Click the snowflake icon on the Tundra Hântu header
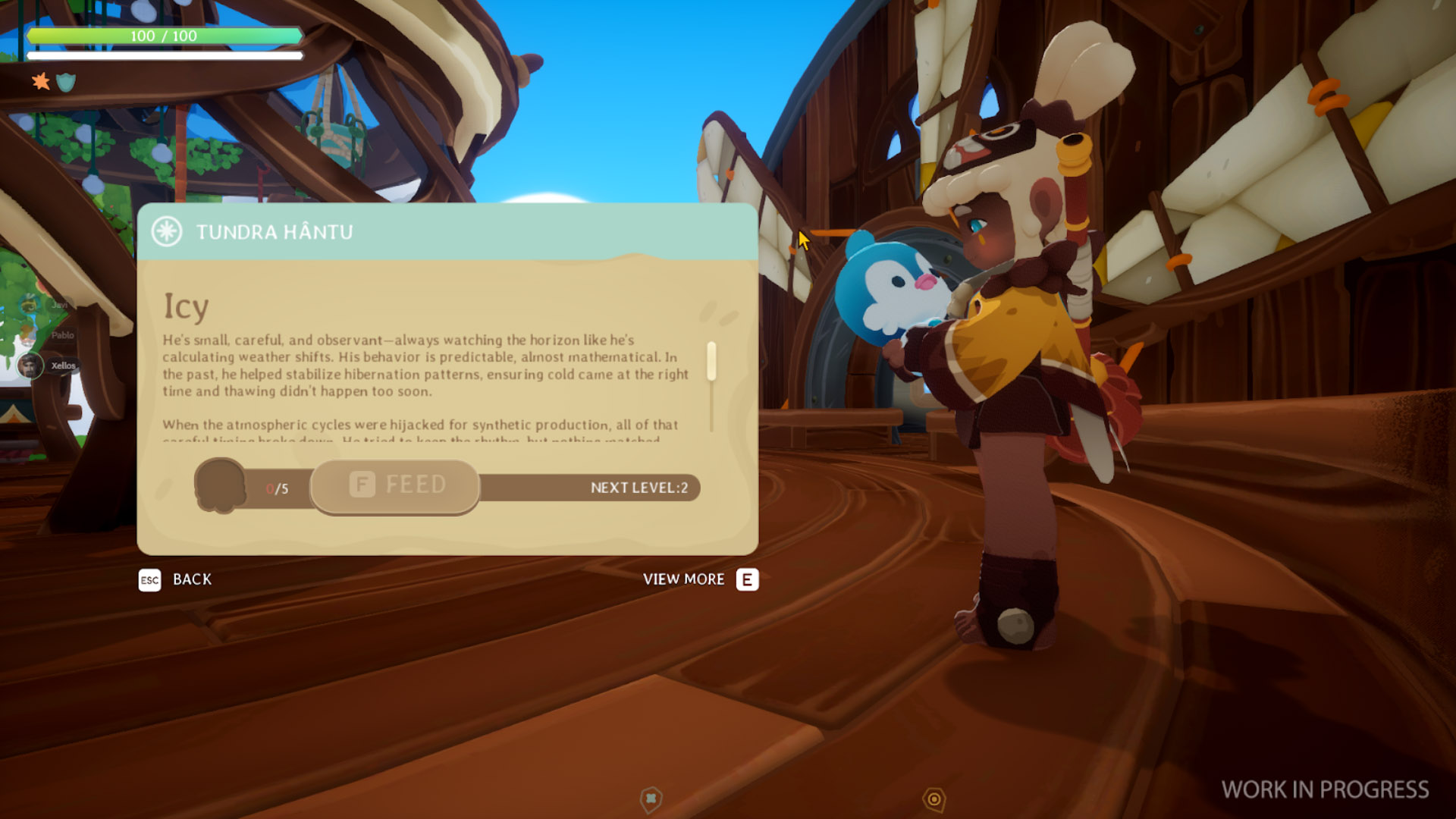The width and height of the screenshot is (1456, 819). pyautogui.click(x=168, y=231)
